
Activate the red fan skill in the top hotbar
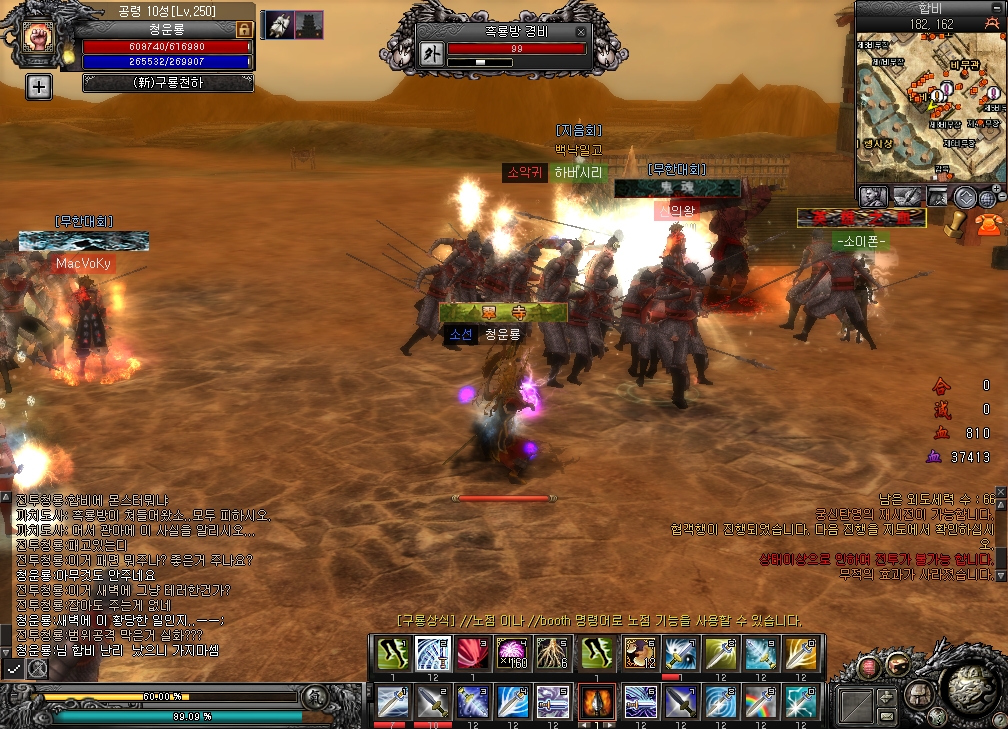(473, 652)
